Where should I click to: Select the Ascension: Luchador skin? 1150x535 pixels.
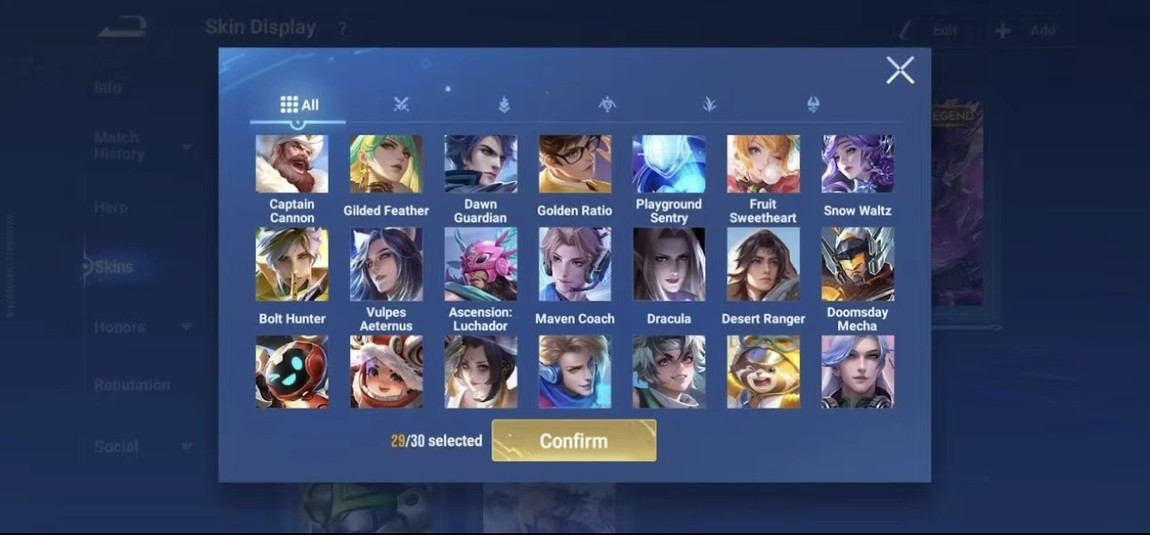(480, 264)
